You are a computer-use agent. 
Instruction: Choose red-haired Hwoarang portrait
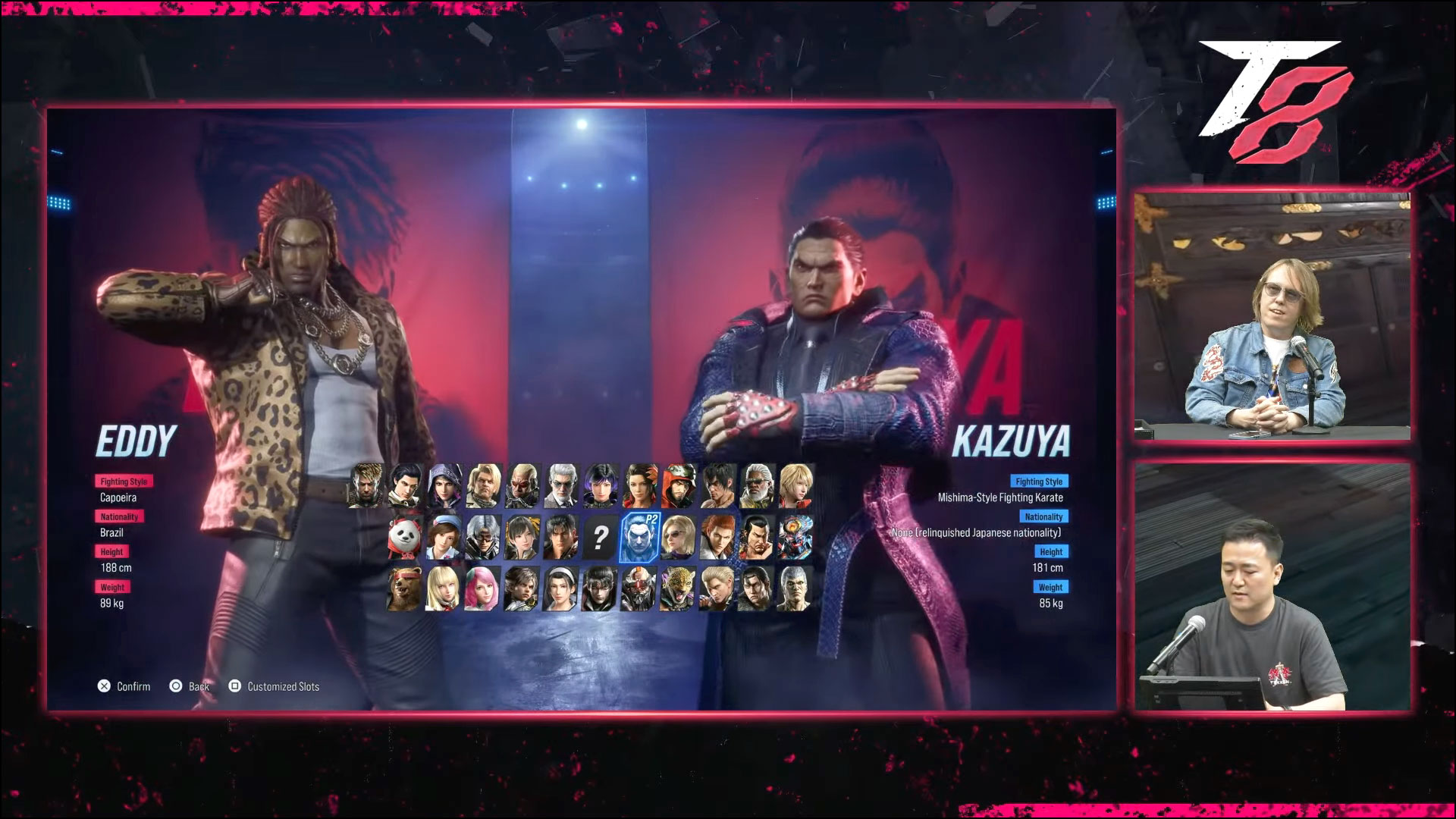(717, 538)
